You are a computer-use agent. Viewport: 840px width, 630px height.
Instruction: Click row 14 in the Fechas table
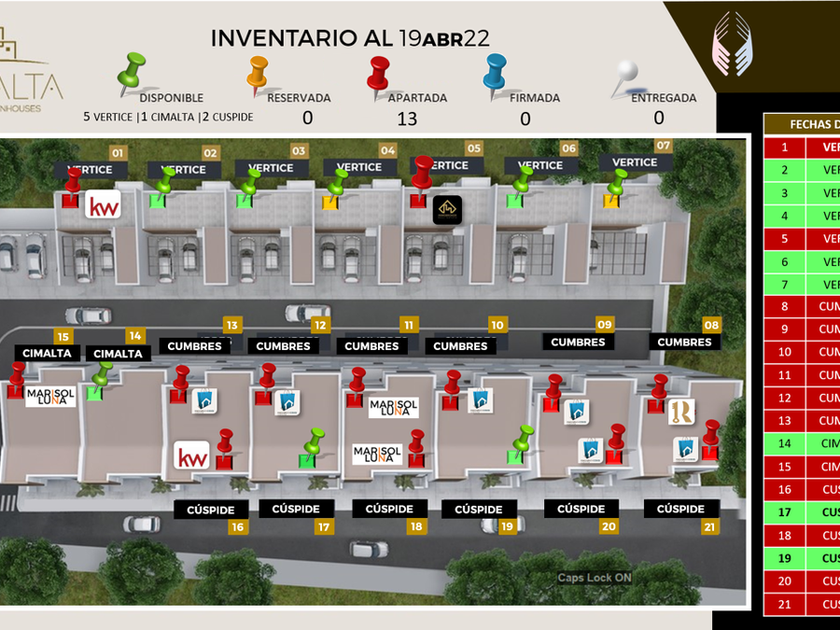[800, 443]
